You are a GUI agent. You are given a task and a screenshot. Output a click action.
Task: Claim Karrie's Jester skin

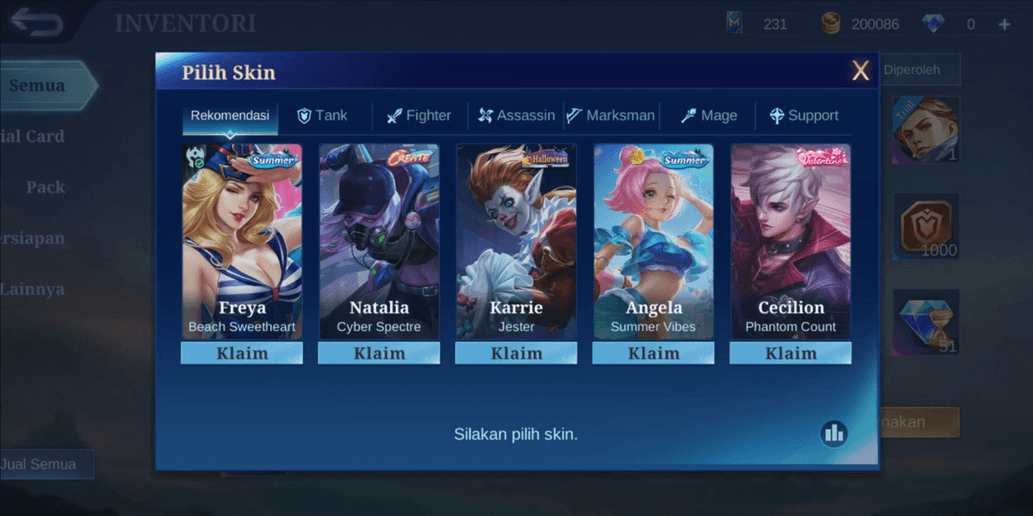point(516,353)
